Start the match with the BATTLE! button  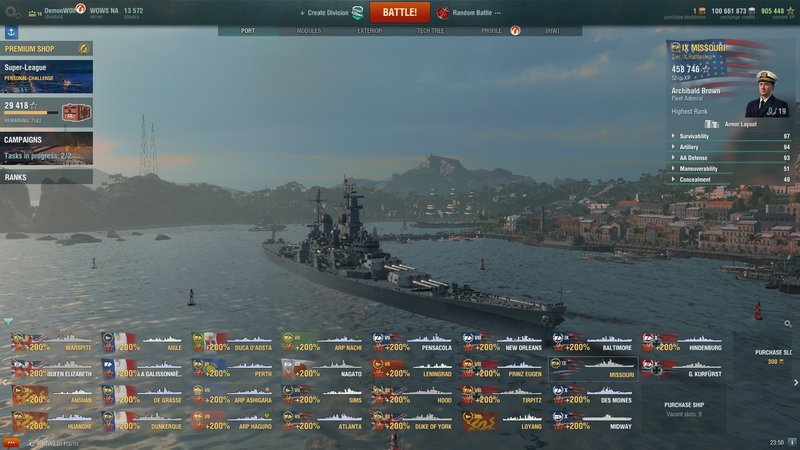399,12
